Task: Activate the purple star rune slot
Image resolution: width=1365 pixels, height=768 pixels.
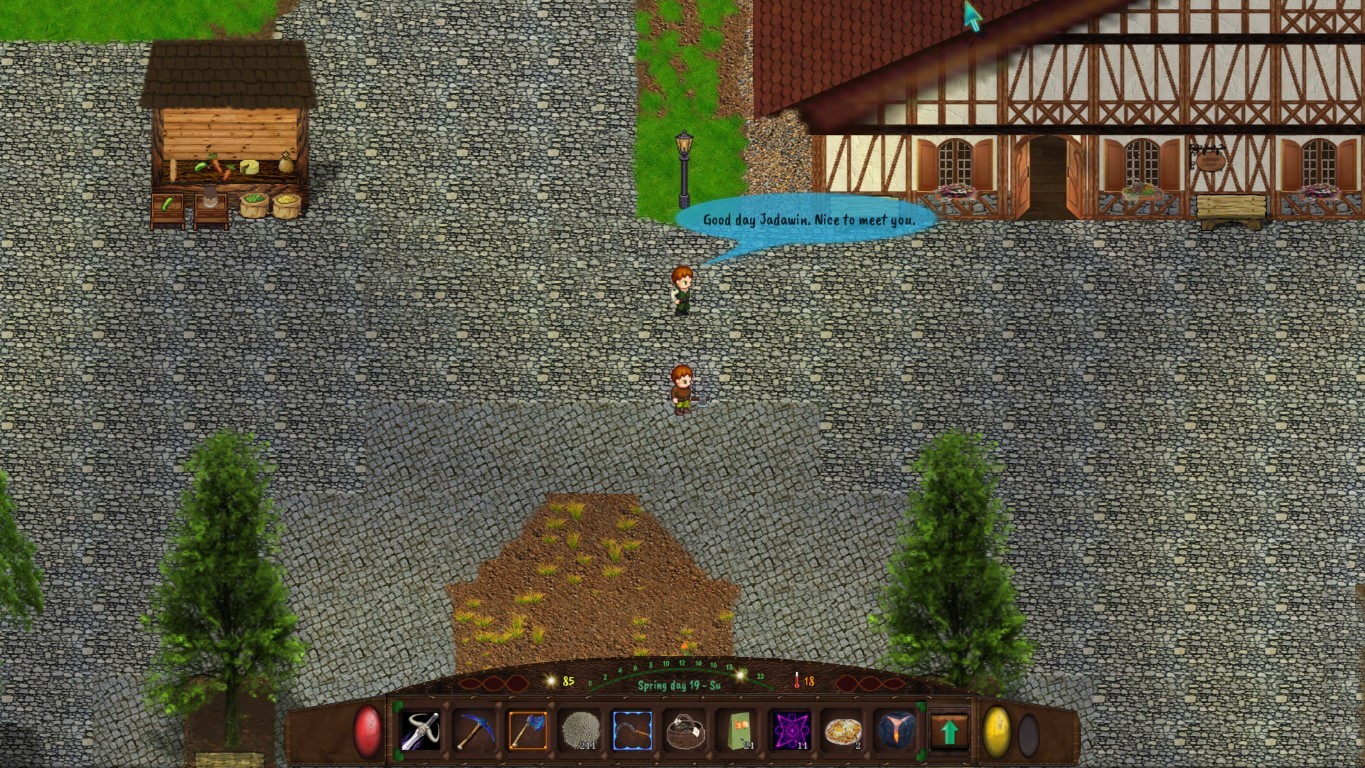Action: click(791, 731)
